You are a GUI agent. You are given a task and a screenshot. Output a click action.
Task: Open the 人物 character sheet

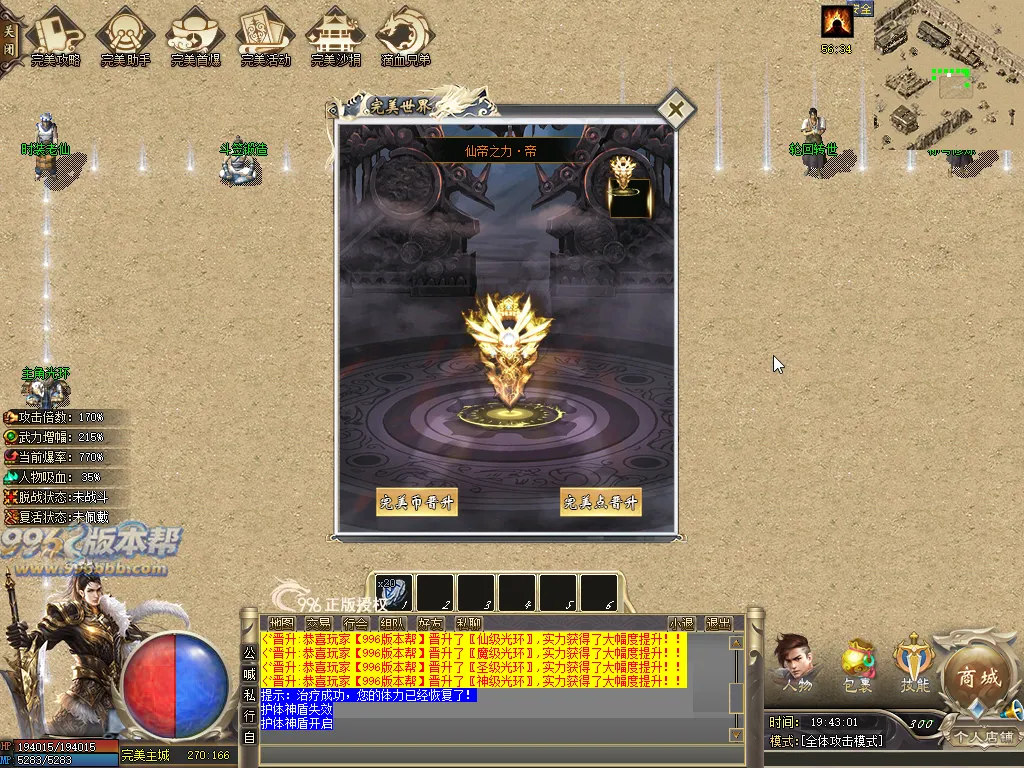click(x=796, y=662)
